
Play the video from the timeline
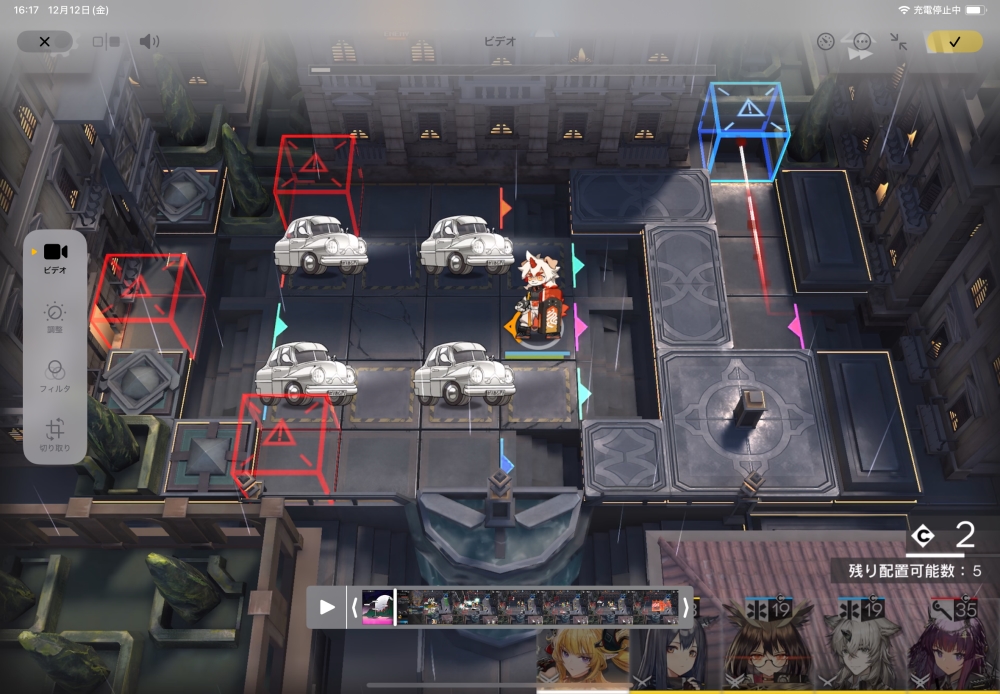click(x=327, y=606)
